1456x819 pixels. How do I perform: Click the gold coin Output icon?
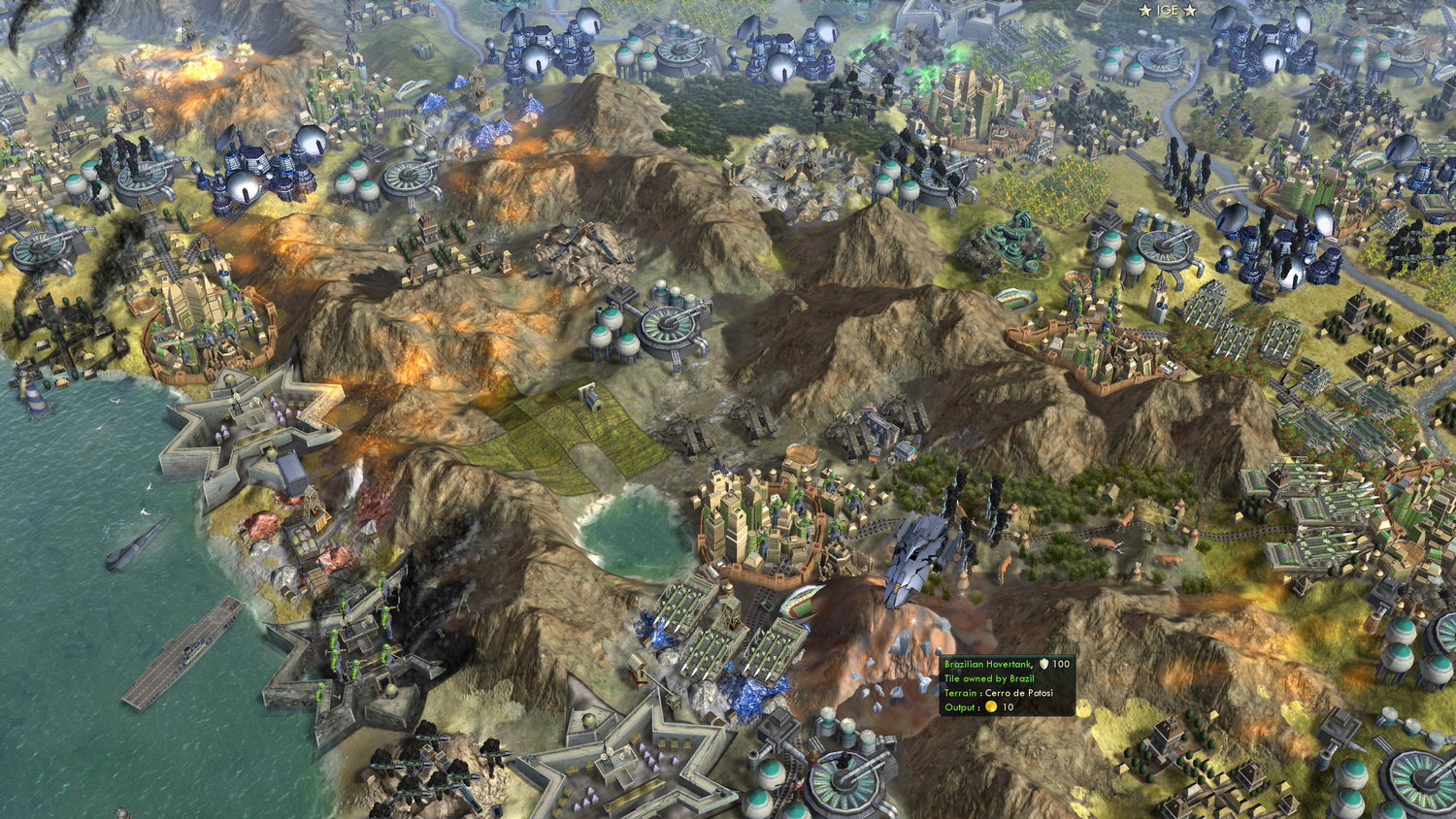[x=989, y=707]
